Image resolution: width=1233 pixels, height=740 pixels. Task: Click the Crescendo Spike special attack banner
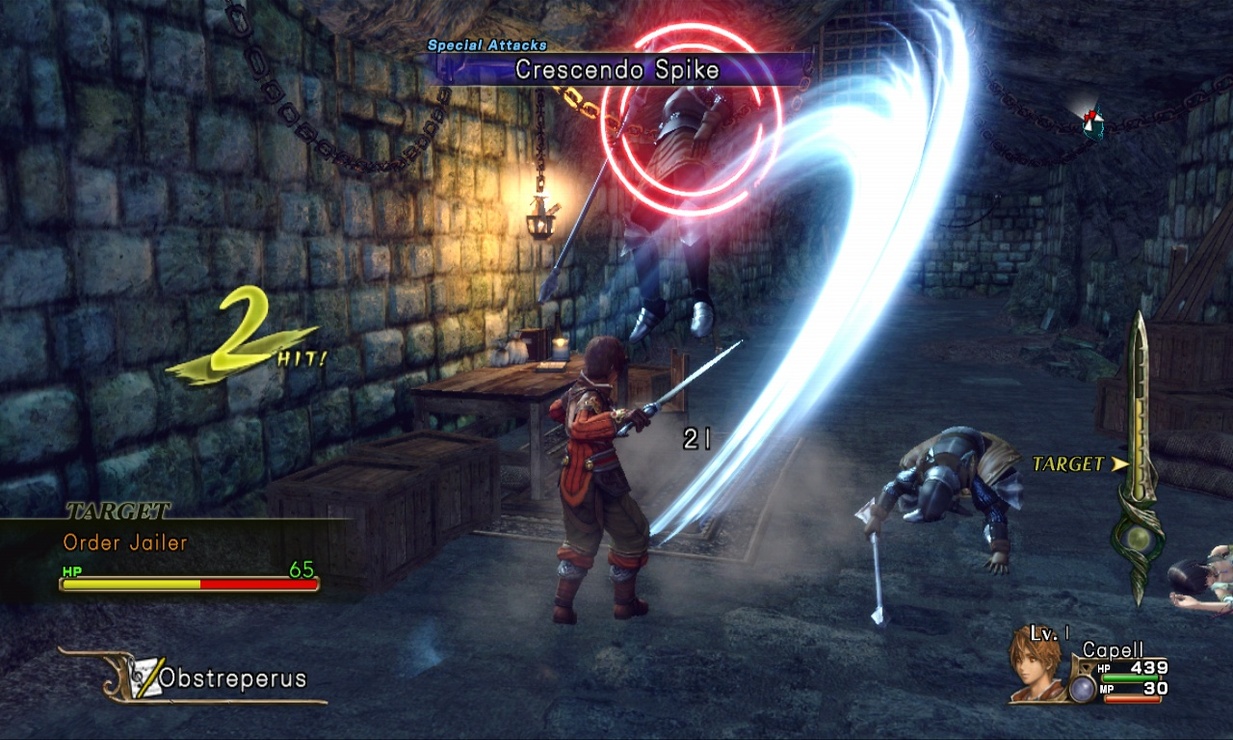coord(617,69)
